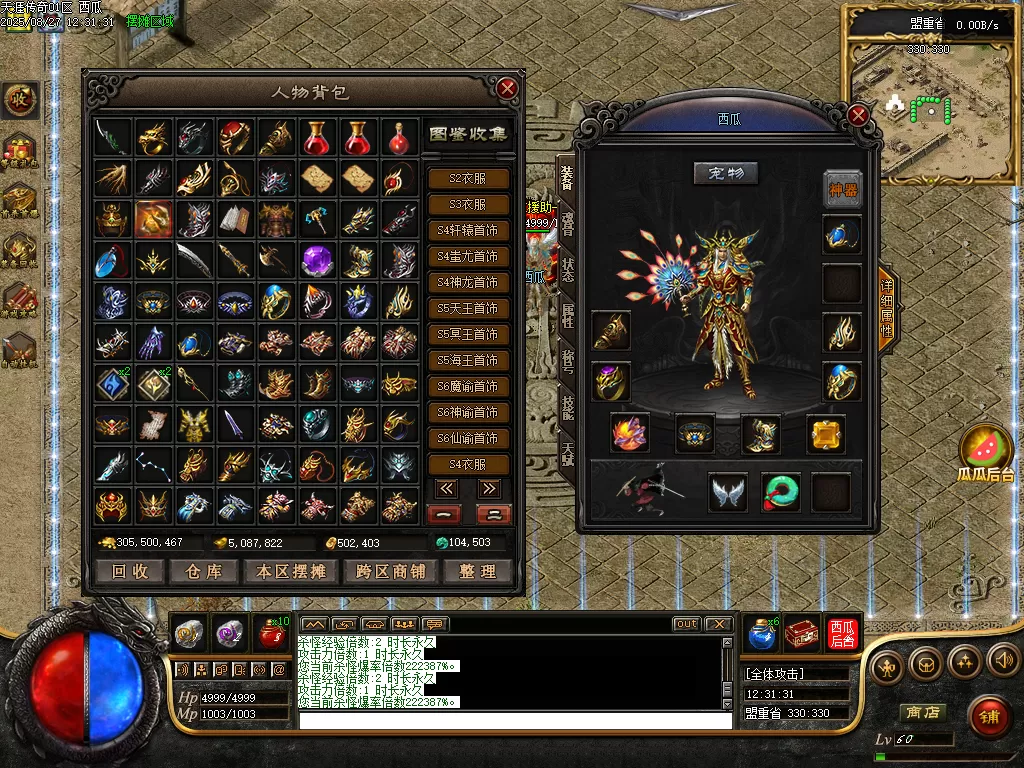Select the S6魔谕首饰 category
Viewport: 1024px width, 768px height.
pos(468,386)
